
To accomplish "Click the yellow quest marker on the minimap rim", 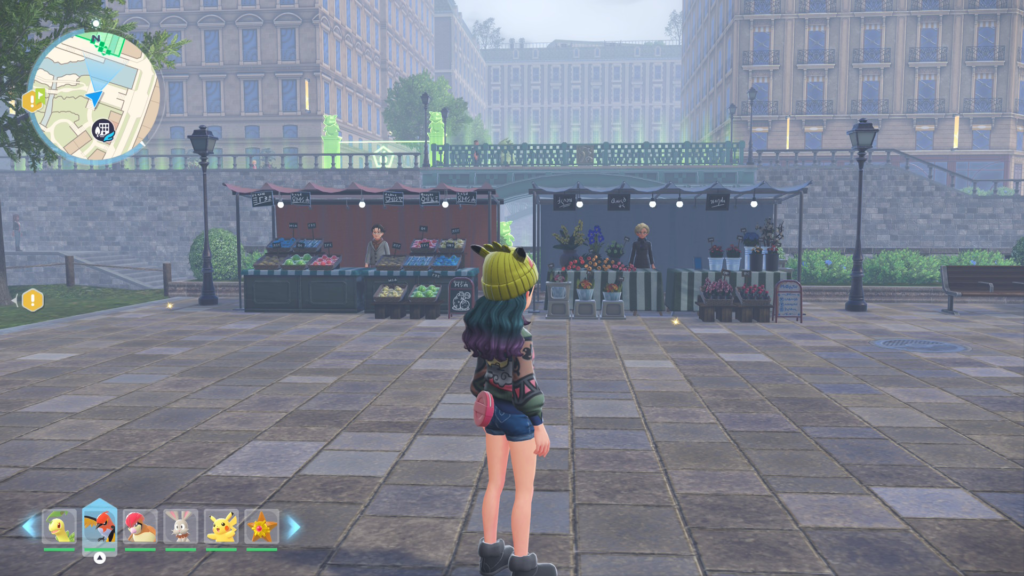I will point(32,100).
